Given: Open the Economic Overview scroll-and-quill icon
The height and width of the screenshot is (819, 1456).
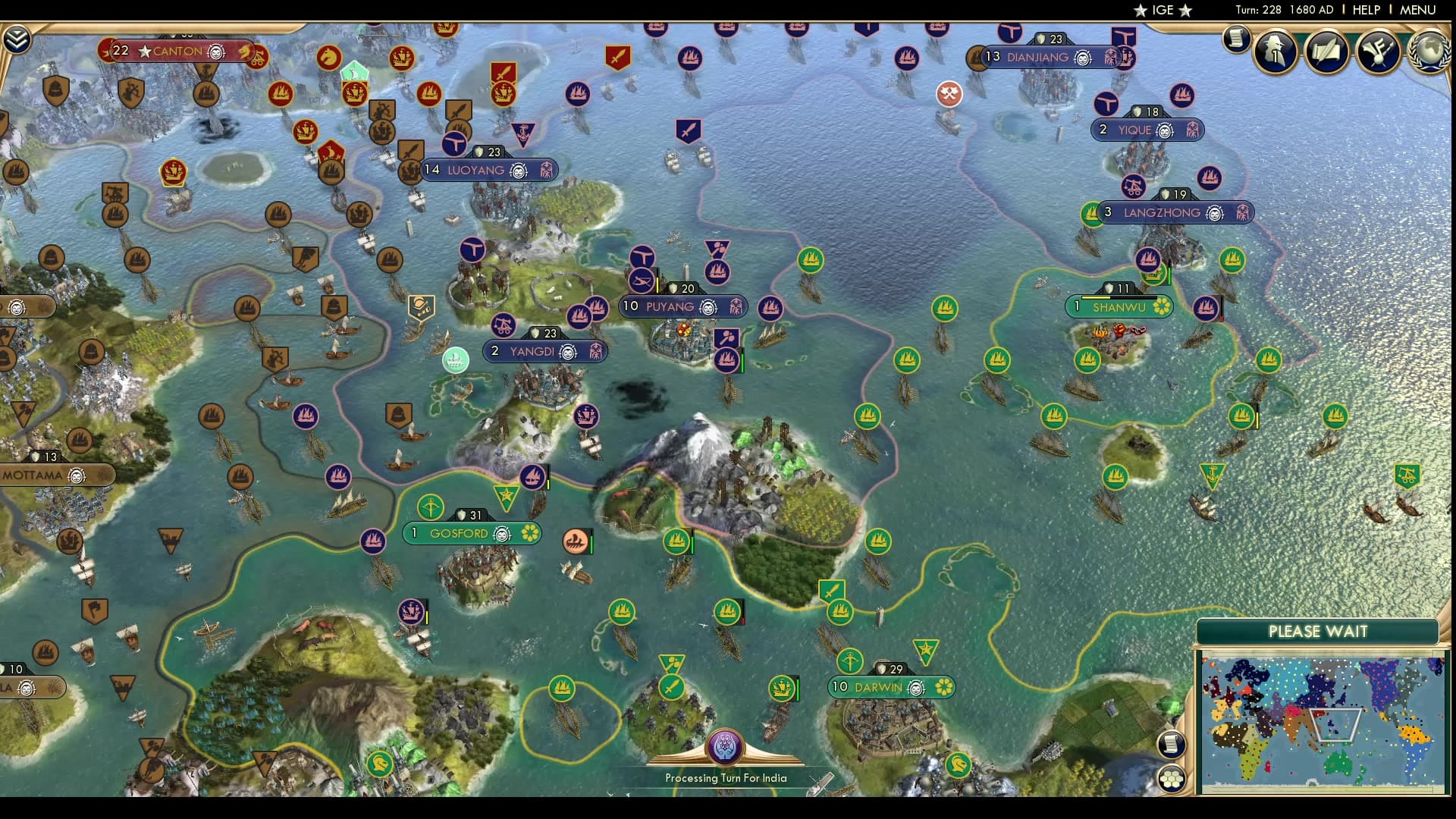Looking at the screenshot, I should [1326, 52].
